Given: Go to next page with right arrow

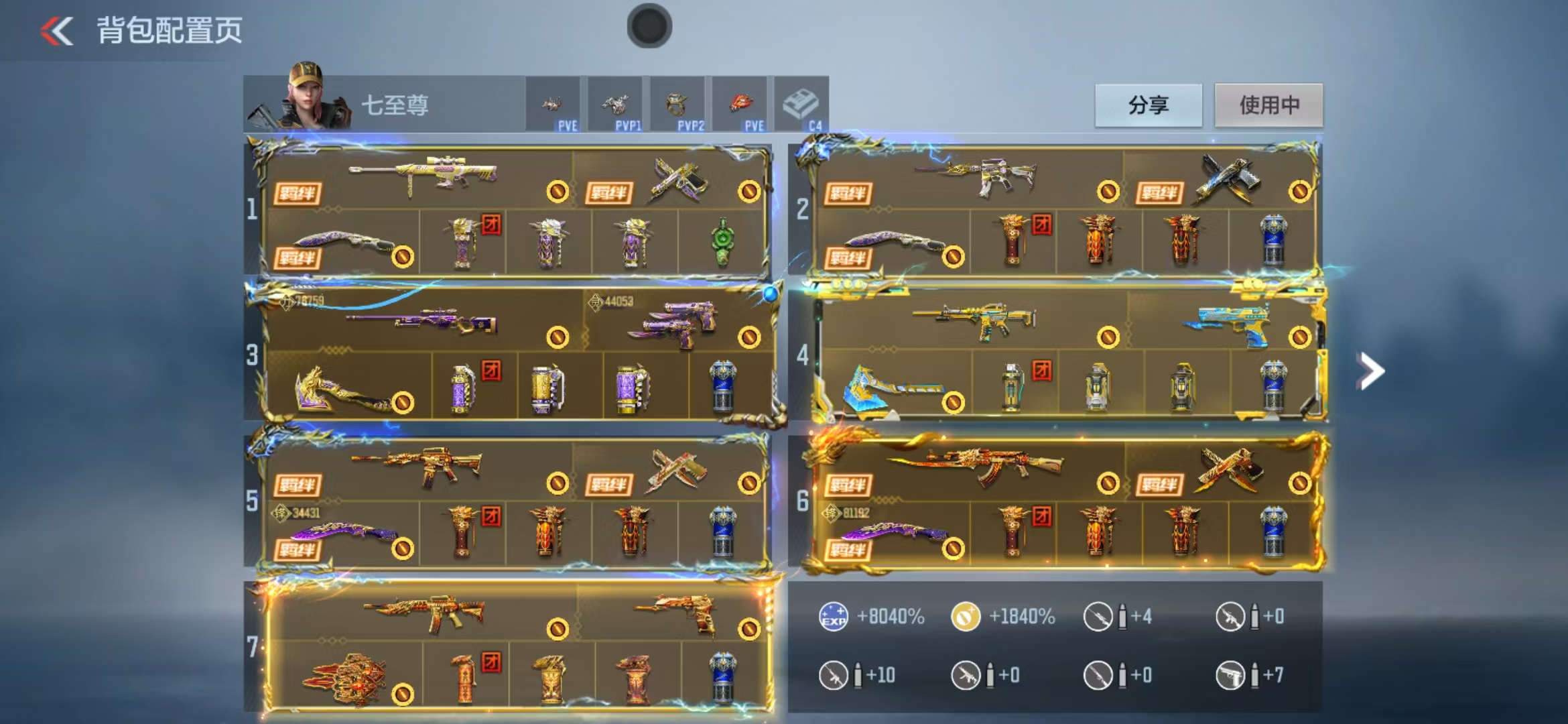Looking at the screenshot, I should pyautogui.click(x=1370, y=371).
